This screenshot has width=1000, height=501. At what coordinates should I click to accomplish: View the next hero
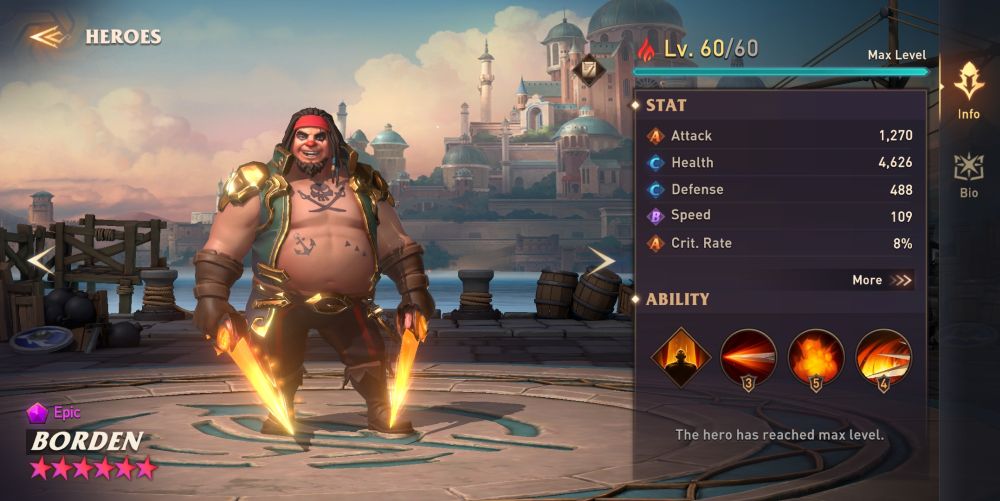point(601,261)
